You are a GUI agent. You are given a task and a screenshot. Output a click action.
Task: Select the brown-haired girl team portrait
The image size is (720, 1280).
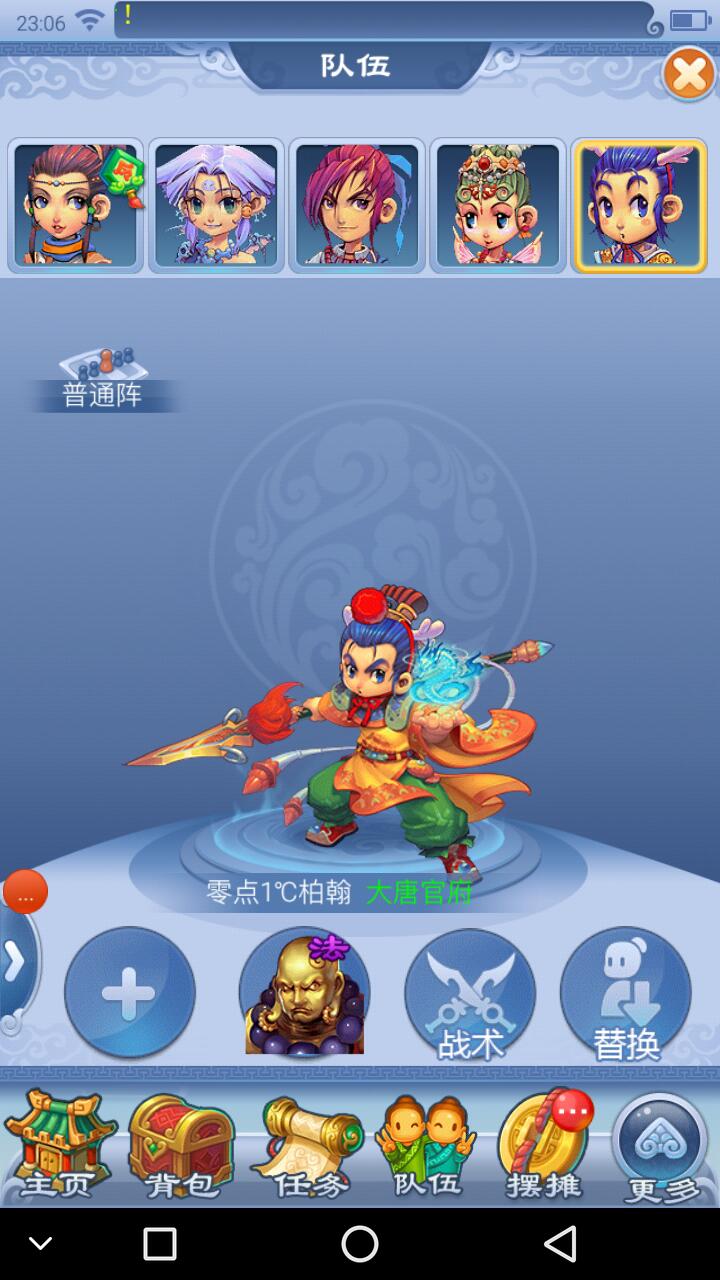(76, 205)
